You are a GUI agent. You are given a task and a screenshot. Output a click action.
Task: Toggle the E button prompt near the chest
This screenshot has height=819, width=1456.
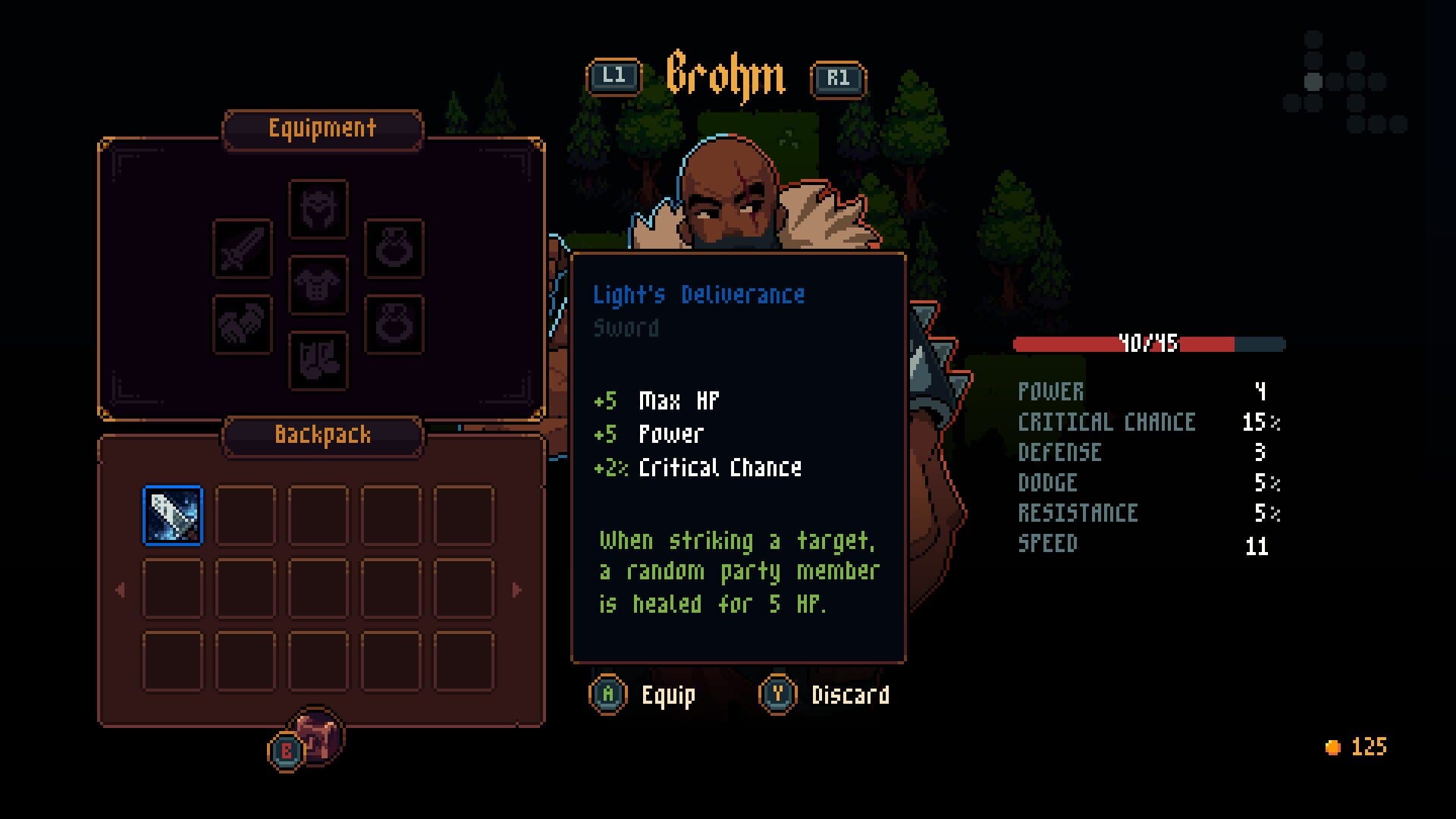click(x=284, y=750)
